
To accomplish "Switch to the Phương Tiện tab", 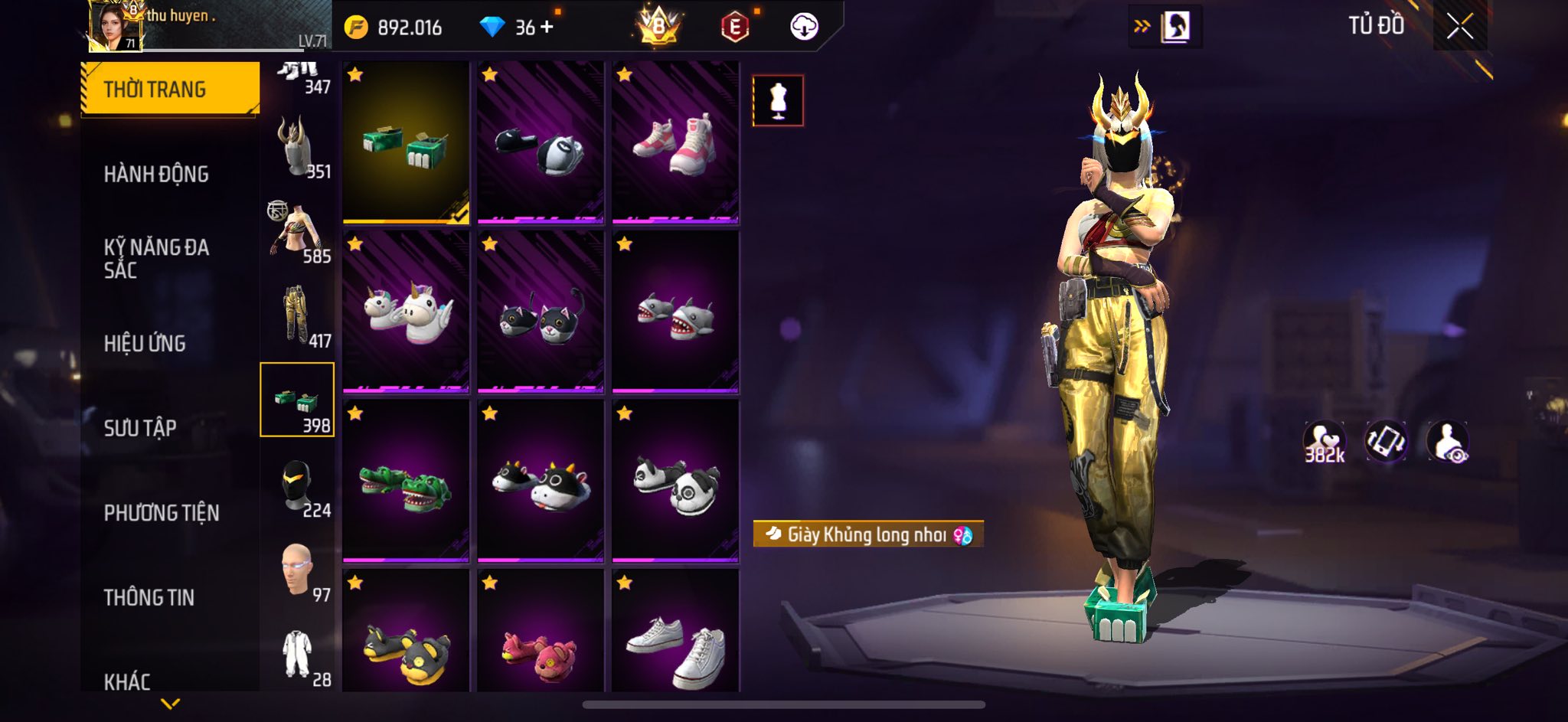I will (x=162, y=513).
